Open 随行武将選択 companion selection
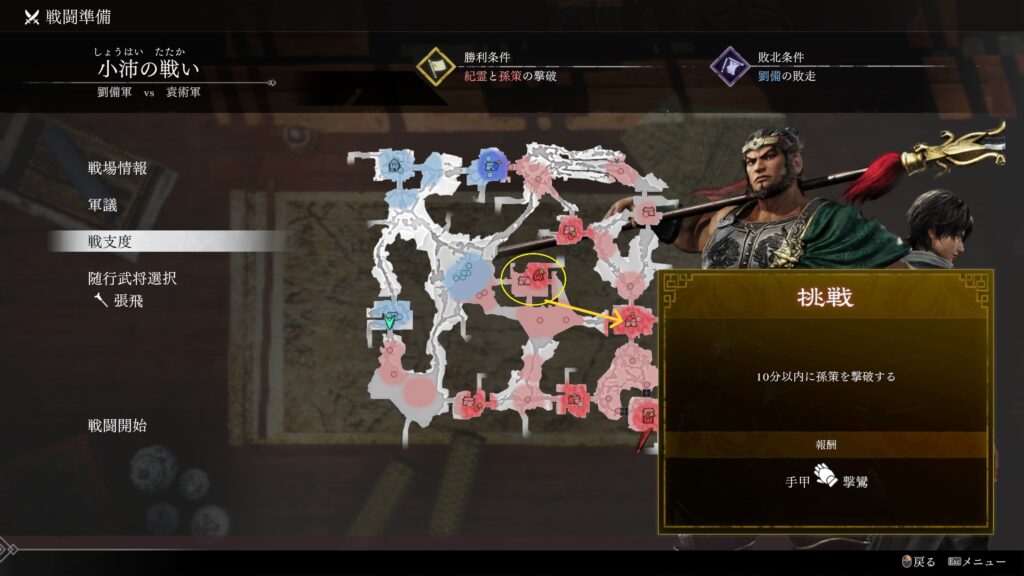Viewport: 1024px width, 576px height. pyautogui.click(x=132, y=278)
